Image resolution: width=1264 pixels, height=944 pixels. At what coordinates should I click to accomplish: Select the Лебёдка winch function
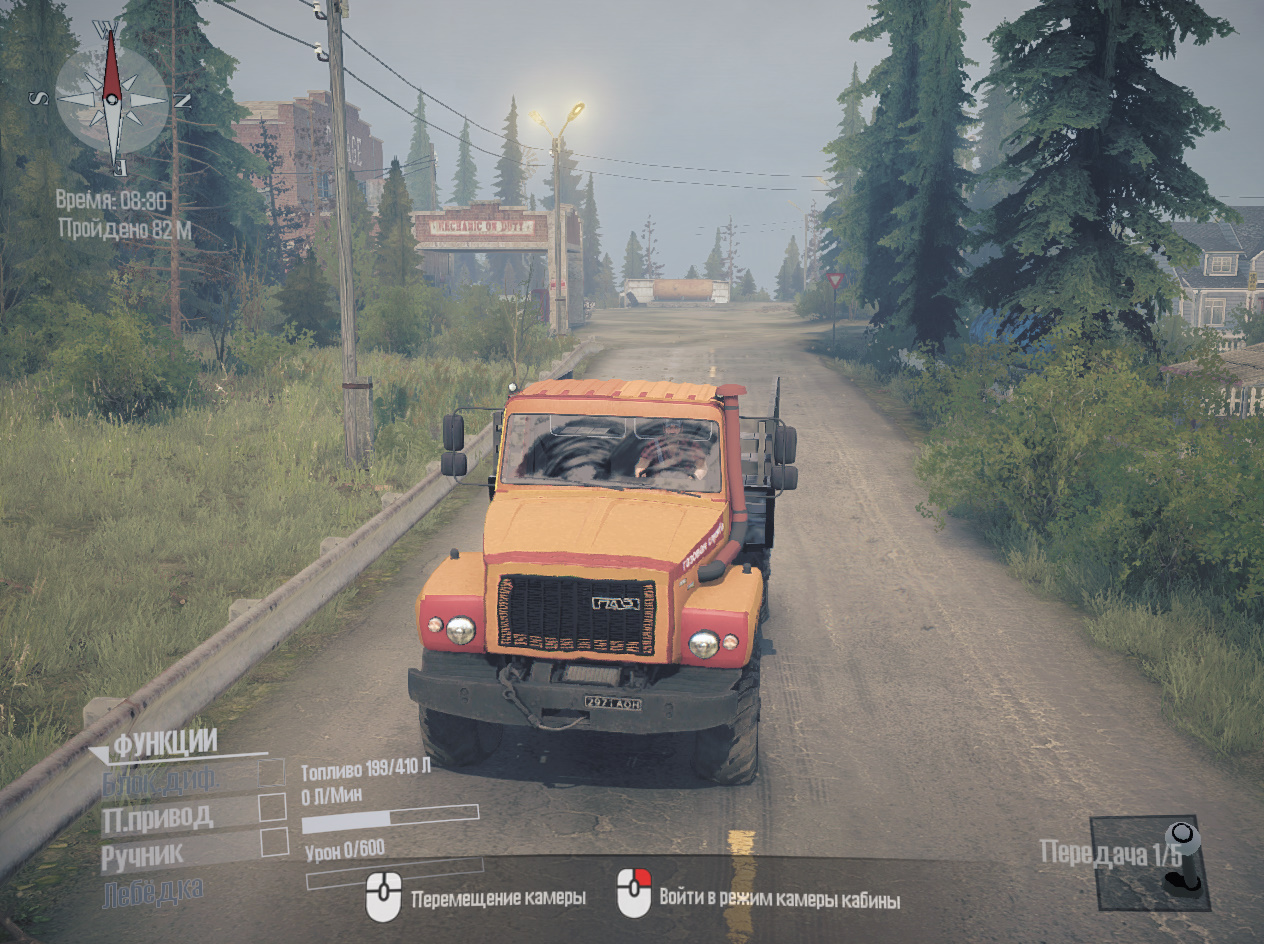click(153, 889)
